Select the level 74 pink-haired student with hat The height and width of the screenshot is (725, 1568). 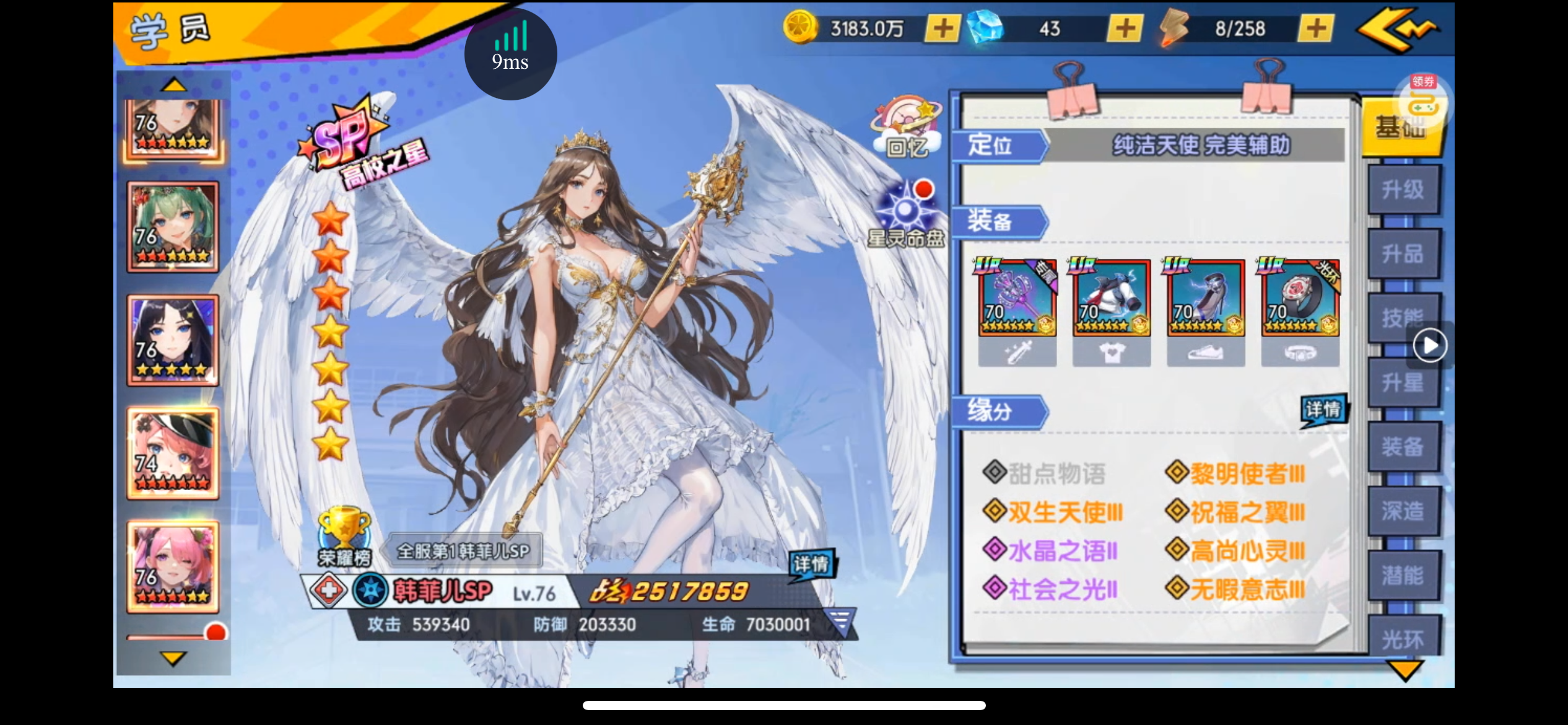click(x=173, y=454)
